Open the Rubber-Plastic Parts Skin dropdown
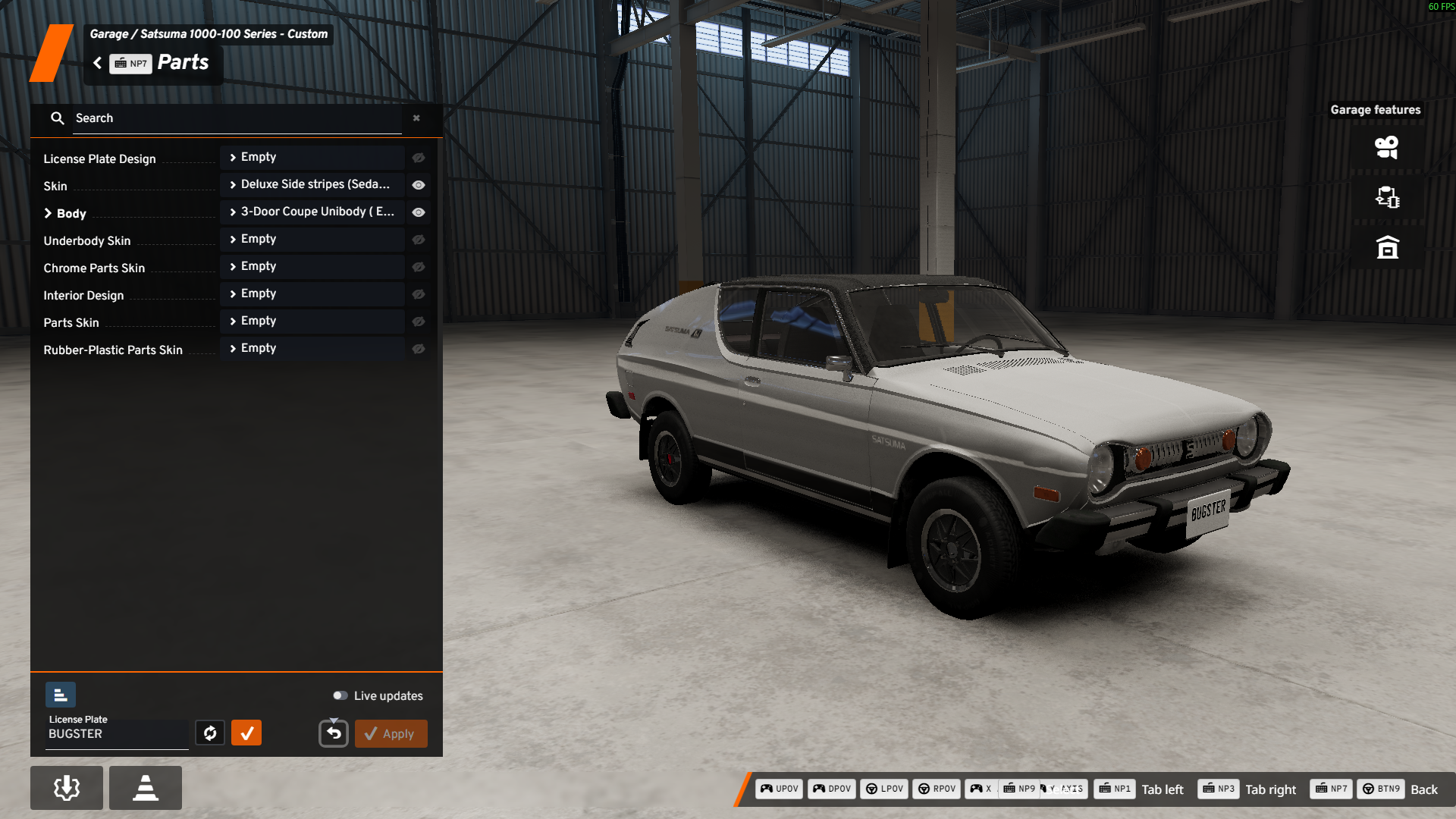 312,349
